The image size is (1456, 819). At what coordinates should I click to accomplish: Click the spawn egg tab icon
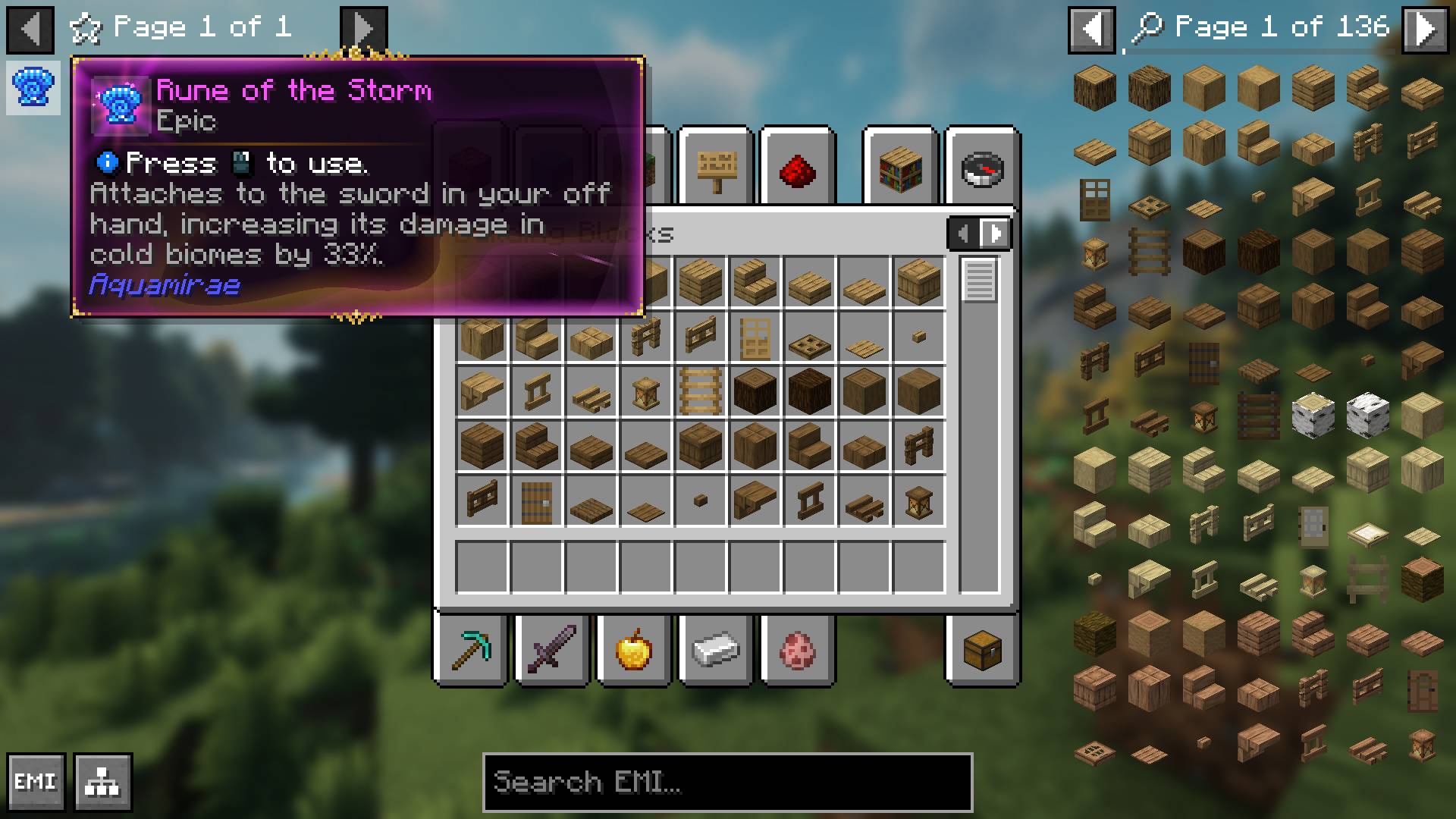[797, 651]
